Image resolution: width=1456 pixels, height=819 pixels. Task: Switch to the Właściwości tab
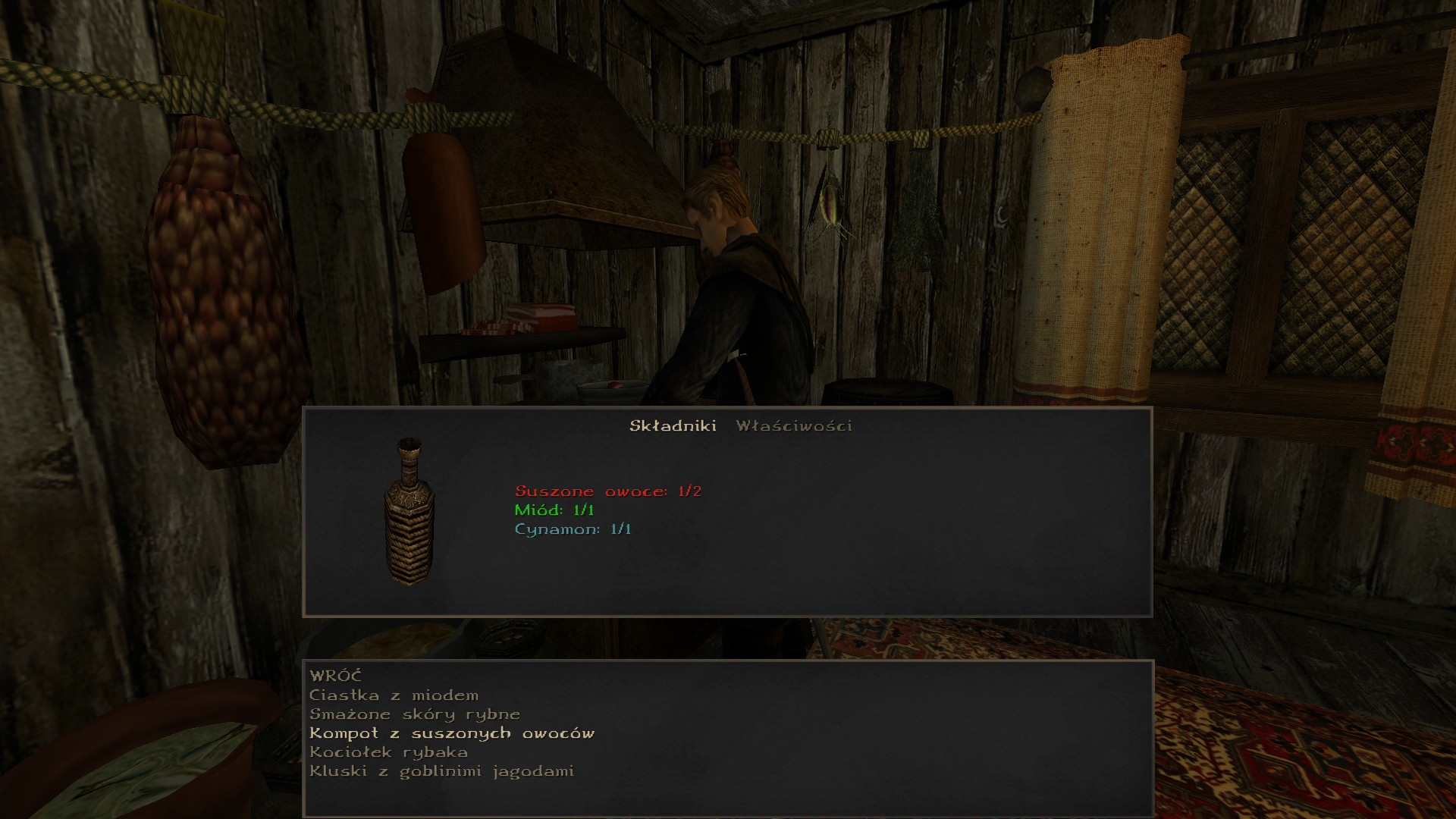pos(793,426)
